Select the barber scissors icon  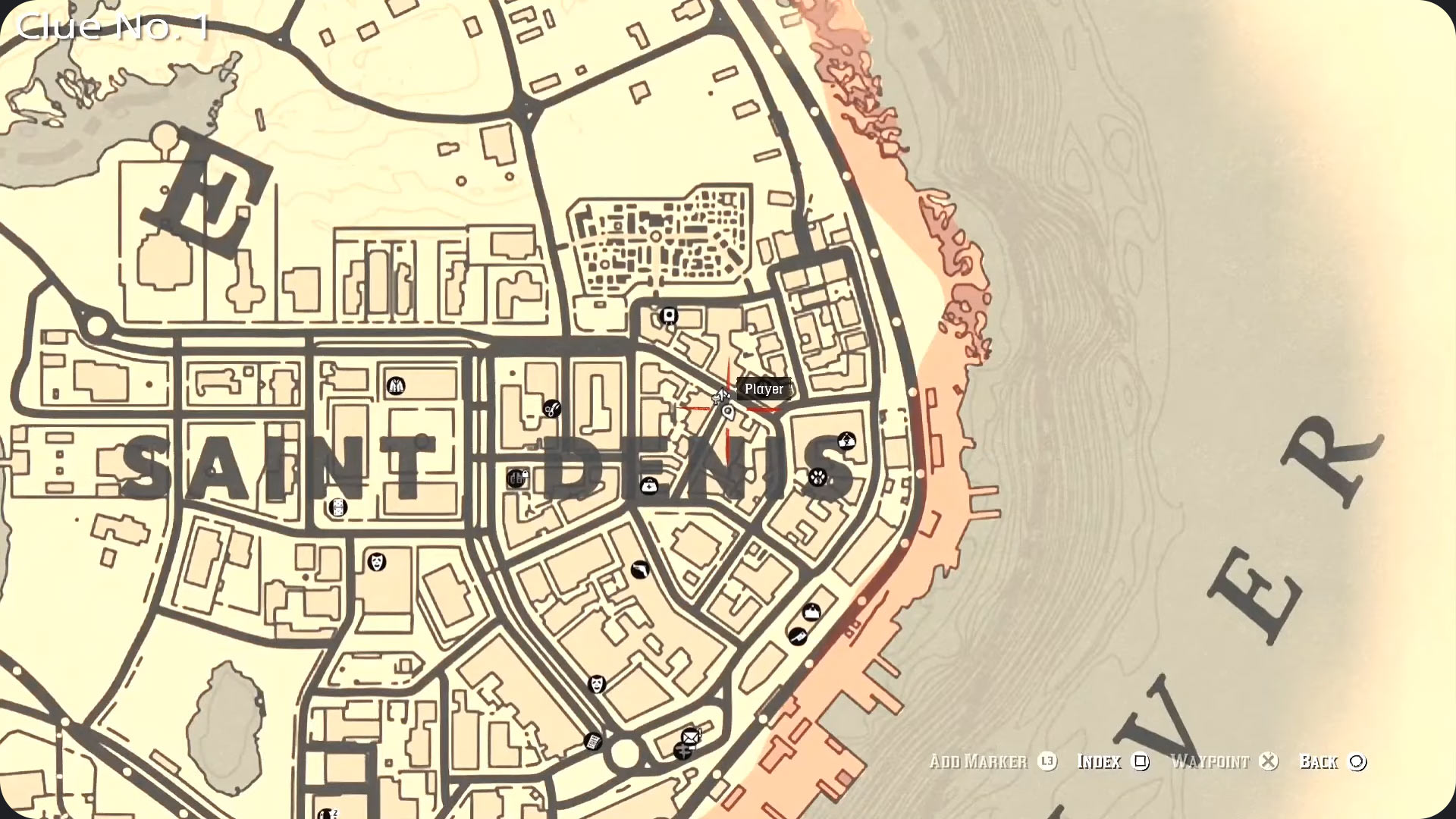(x=551, y=409)
